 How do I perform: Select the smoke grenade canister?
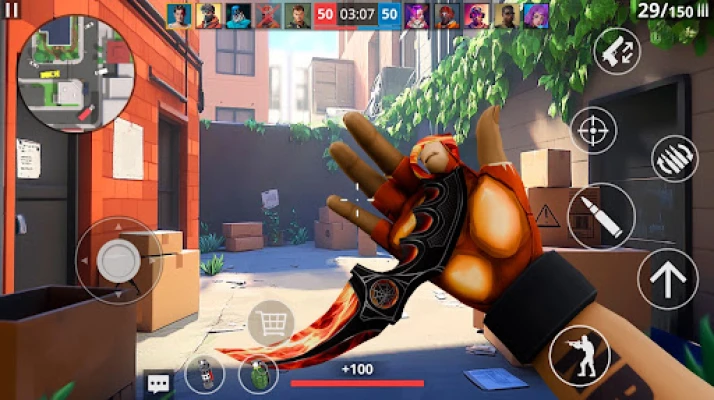[205, 374]
